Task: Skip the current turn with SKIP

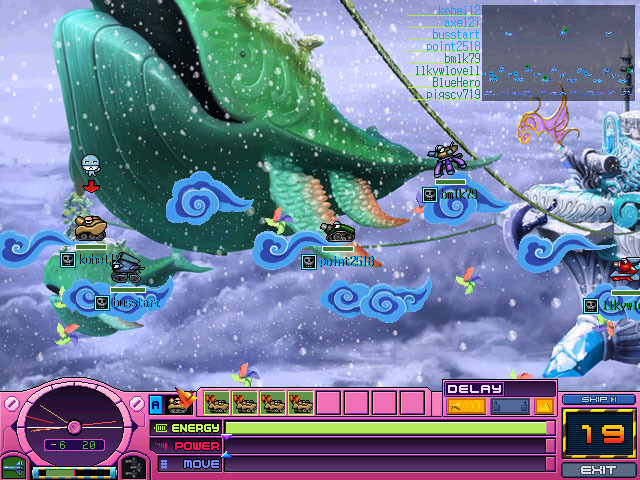Action: point(599,399)
